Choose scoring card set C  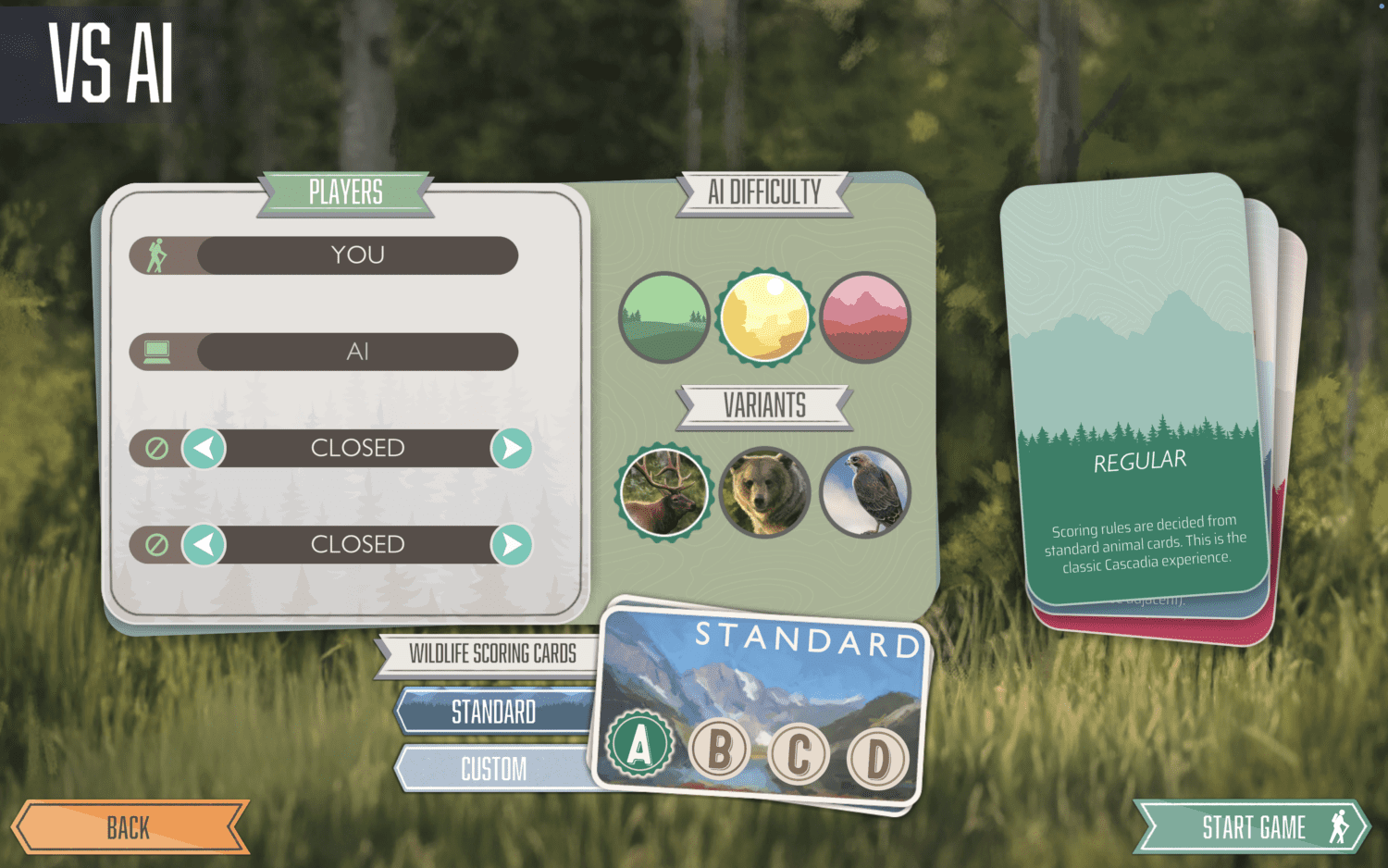click(799, 754)
